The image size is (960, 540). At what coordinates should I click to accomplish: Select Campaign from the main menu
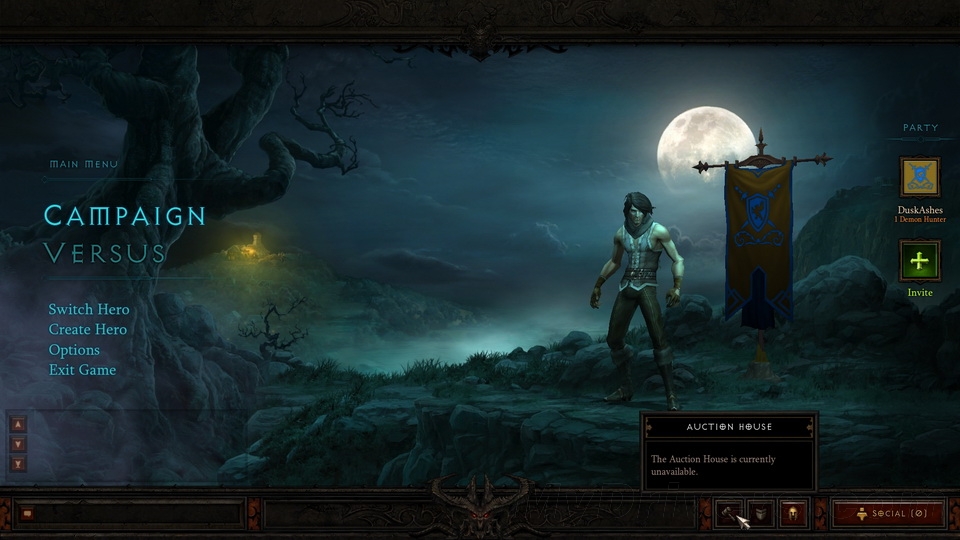click(125, 215)
